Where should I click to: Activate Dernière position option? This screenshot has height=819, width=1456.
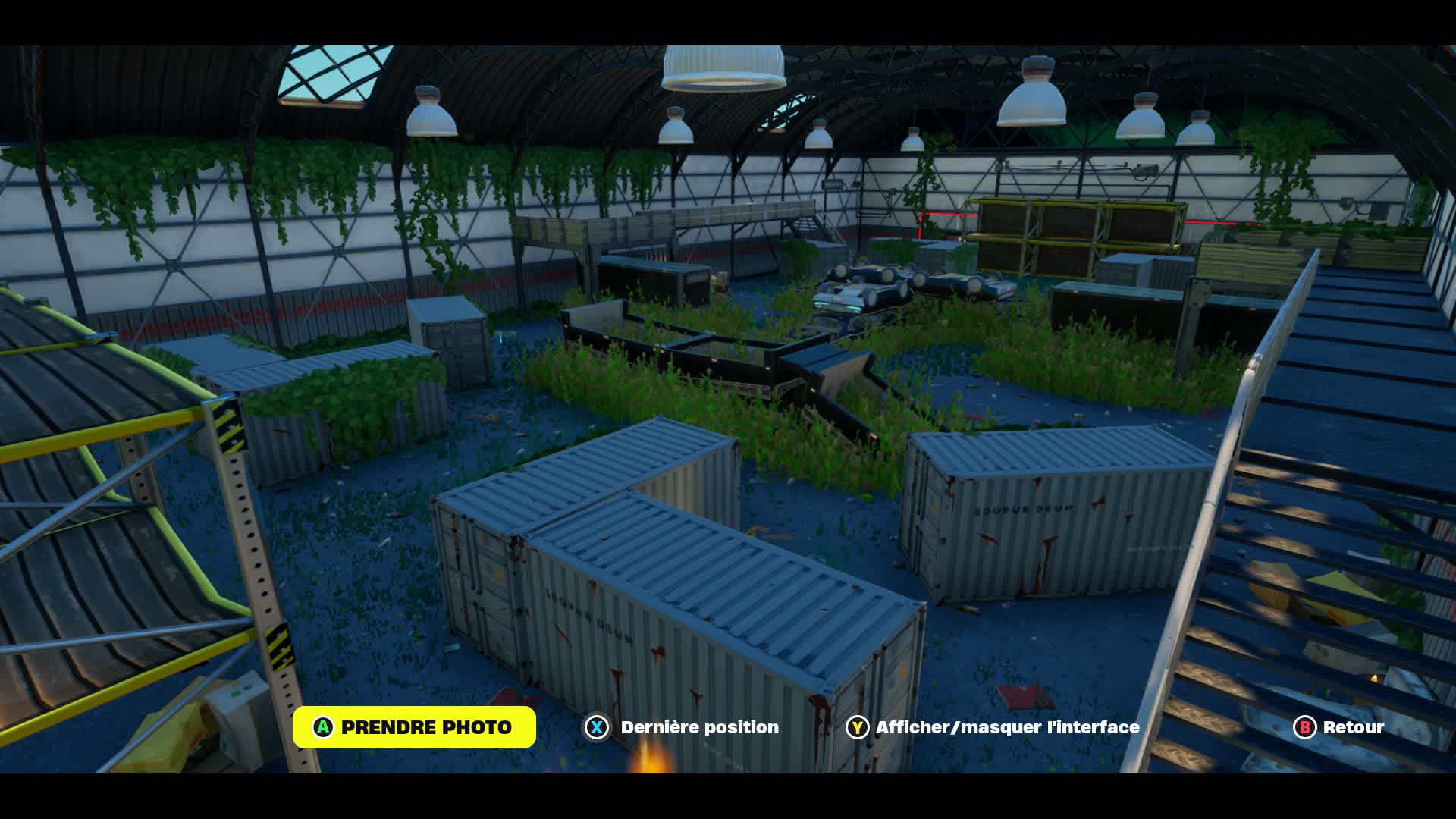tap(698, 727)
